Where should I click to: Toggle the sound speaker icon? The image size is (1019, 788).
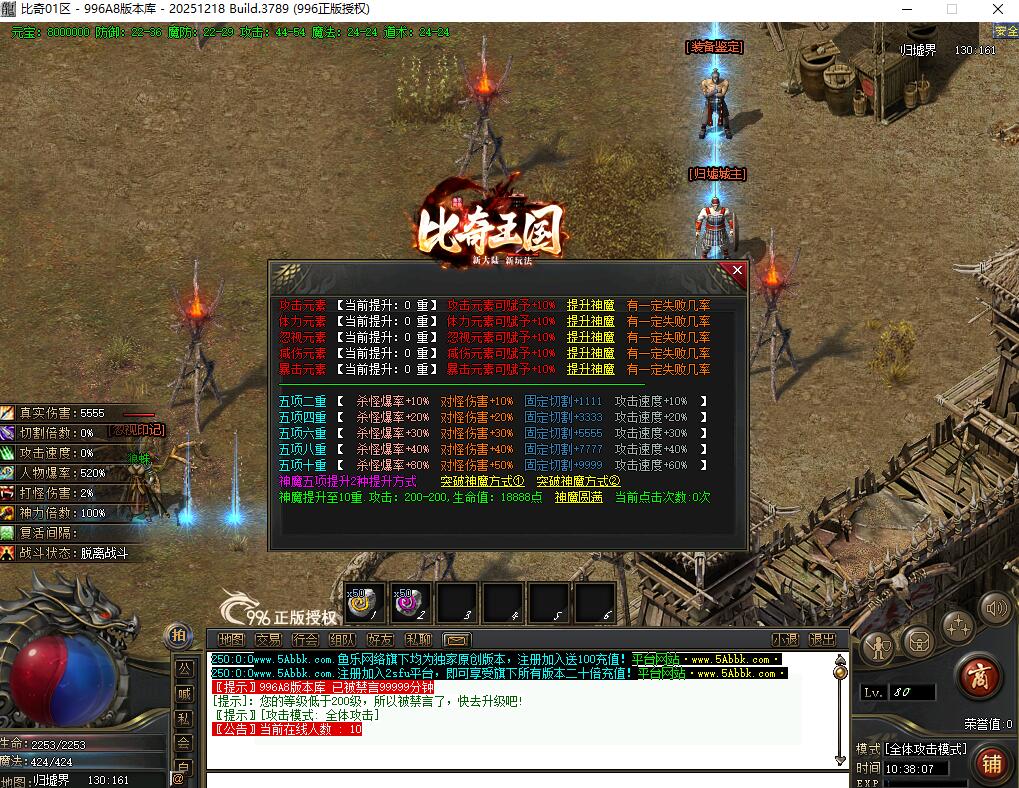(x=994, y=606)
